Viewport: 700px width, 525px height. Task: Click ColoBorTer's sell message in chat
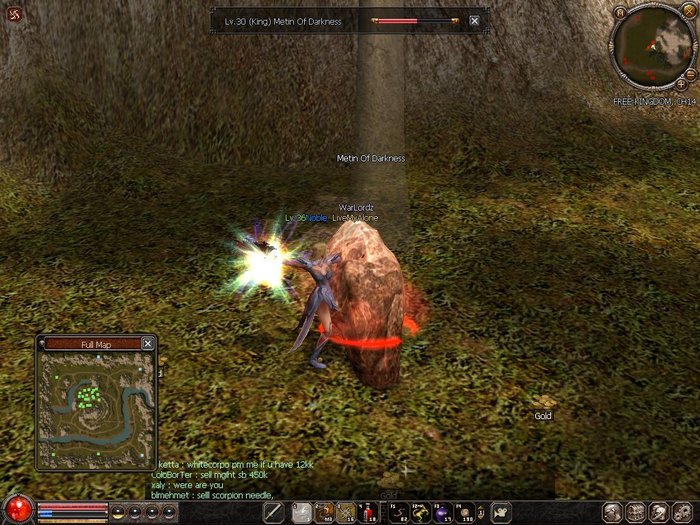(205, 475)
